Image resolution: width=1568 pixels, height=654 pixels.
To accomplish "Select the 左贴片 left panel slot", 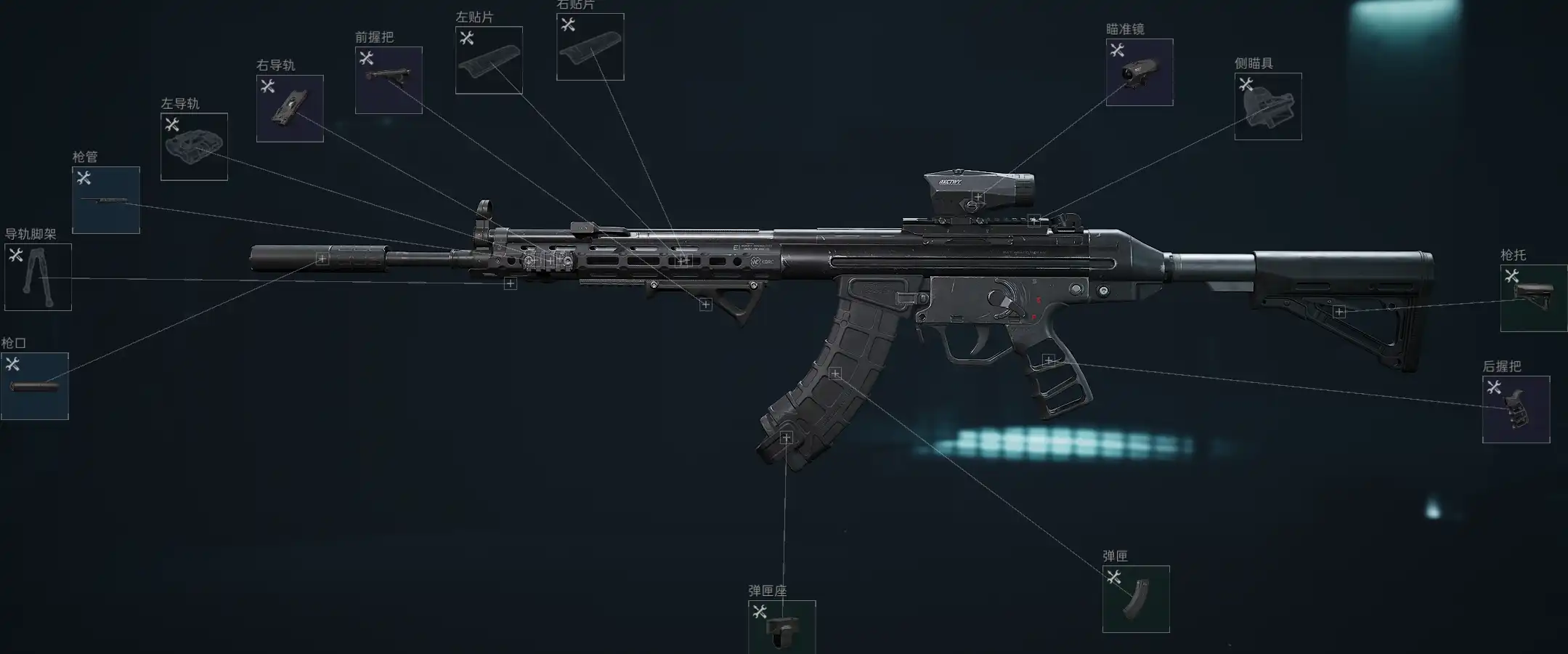I will (489, 60).
